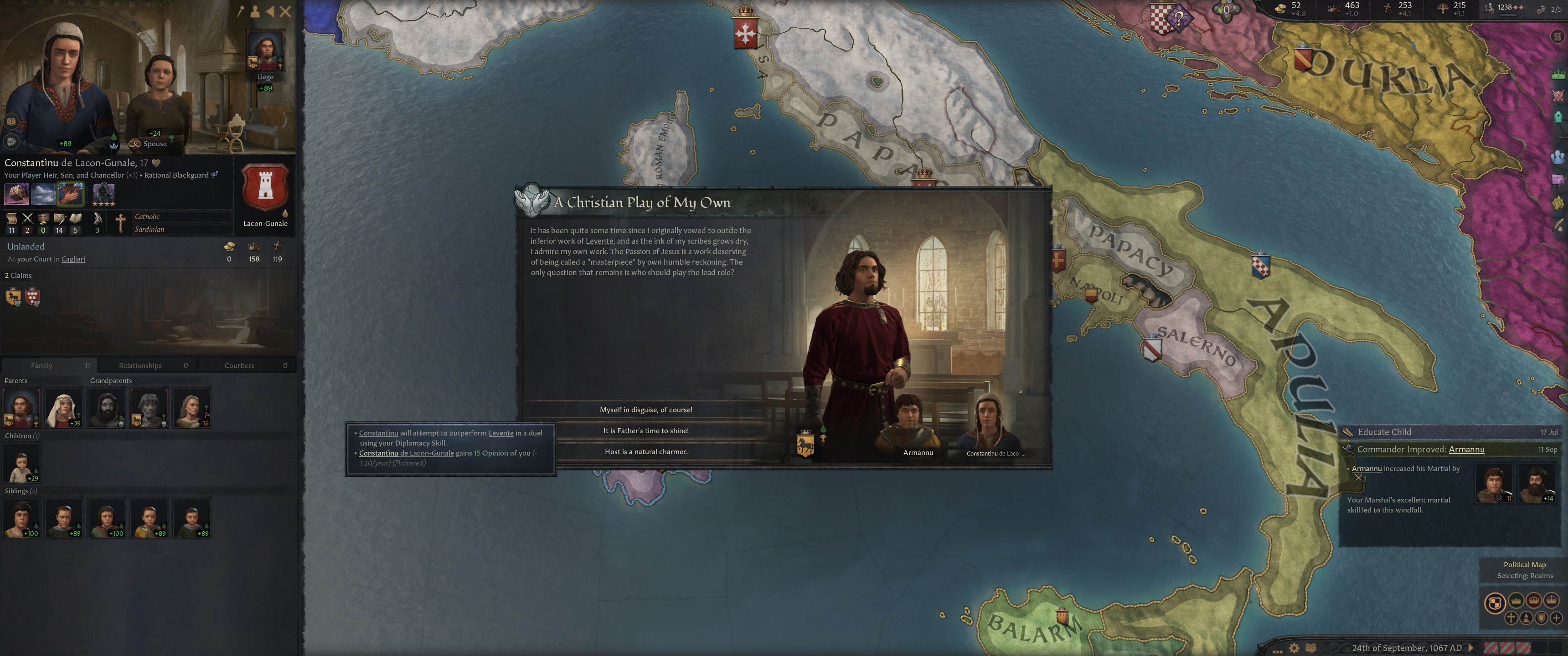
Task: Toggle the pin on Constantìnu's character window
Action: [x=241, y=10]
